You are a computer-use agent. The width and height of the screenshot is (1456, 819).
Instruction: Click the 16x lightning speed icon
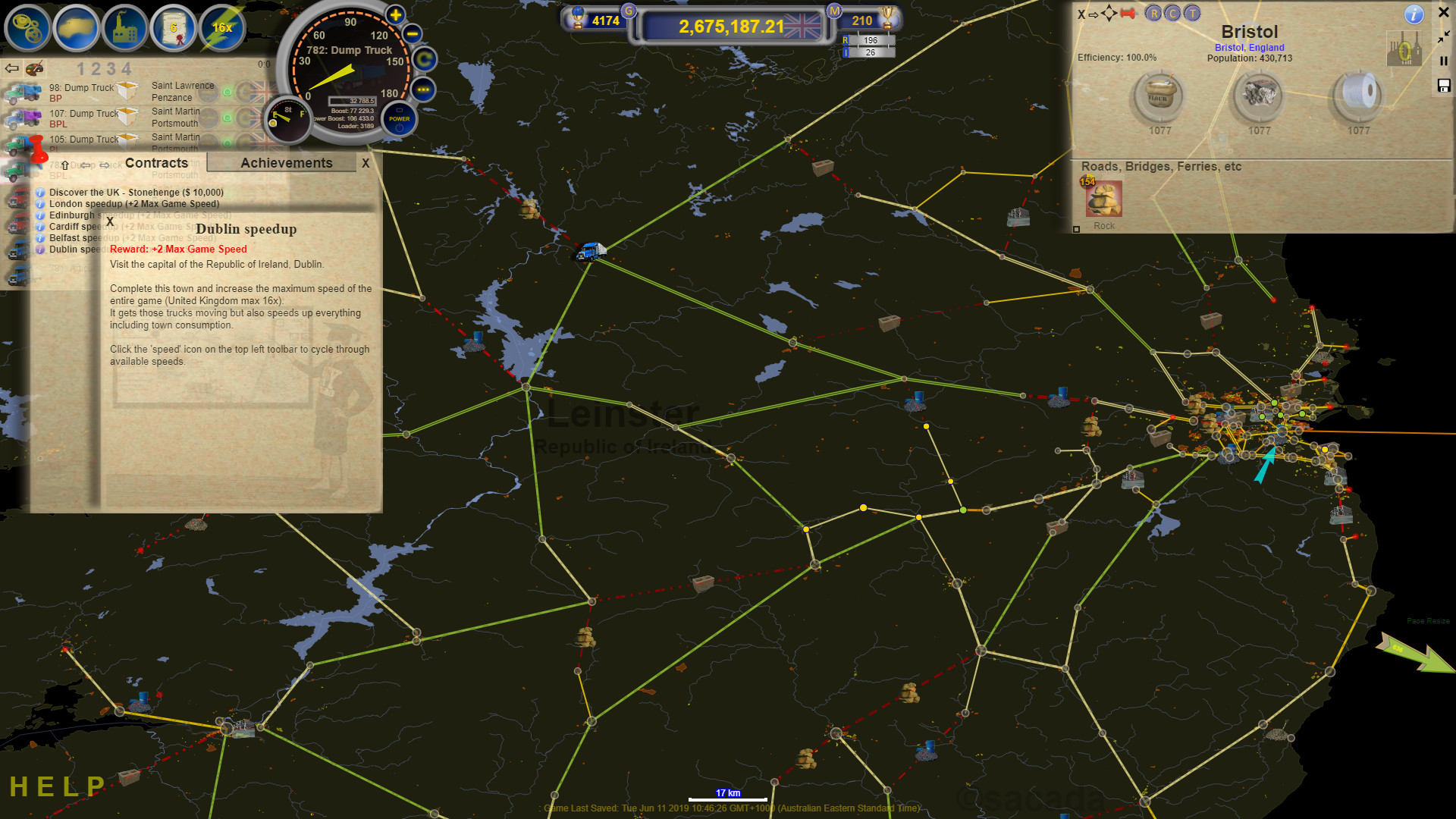[x=222, y=28]
